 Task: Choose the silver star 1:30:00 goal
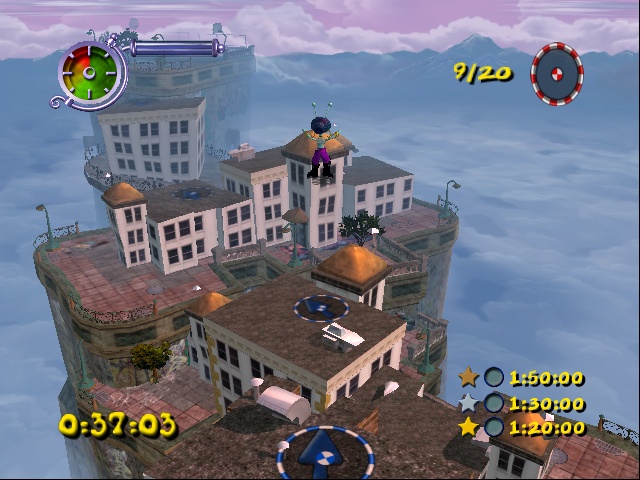click(521, 403)
